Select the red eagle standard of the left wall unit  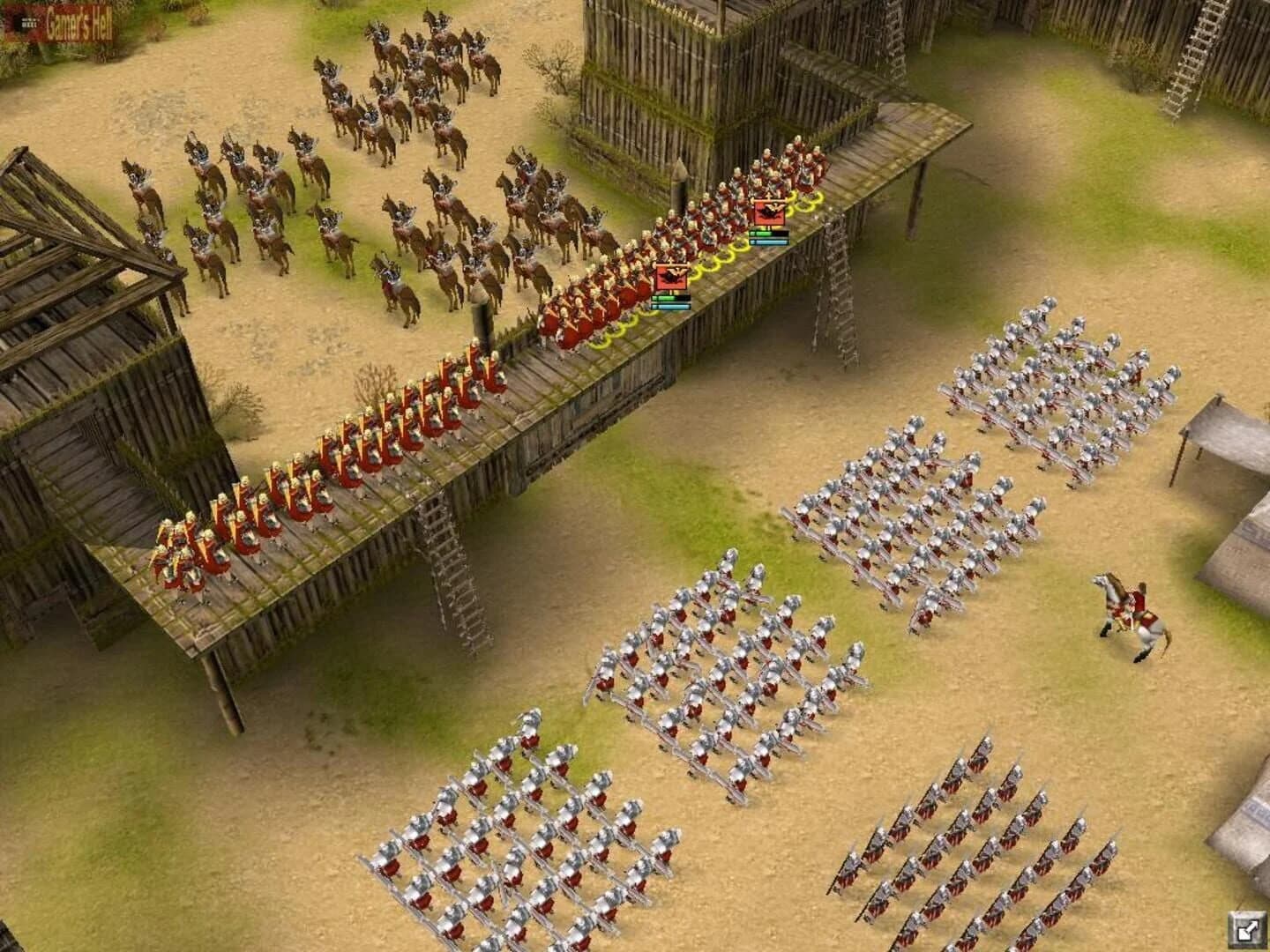click(670, 278)
